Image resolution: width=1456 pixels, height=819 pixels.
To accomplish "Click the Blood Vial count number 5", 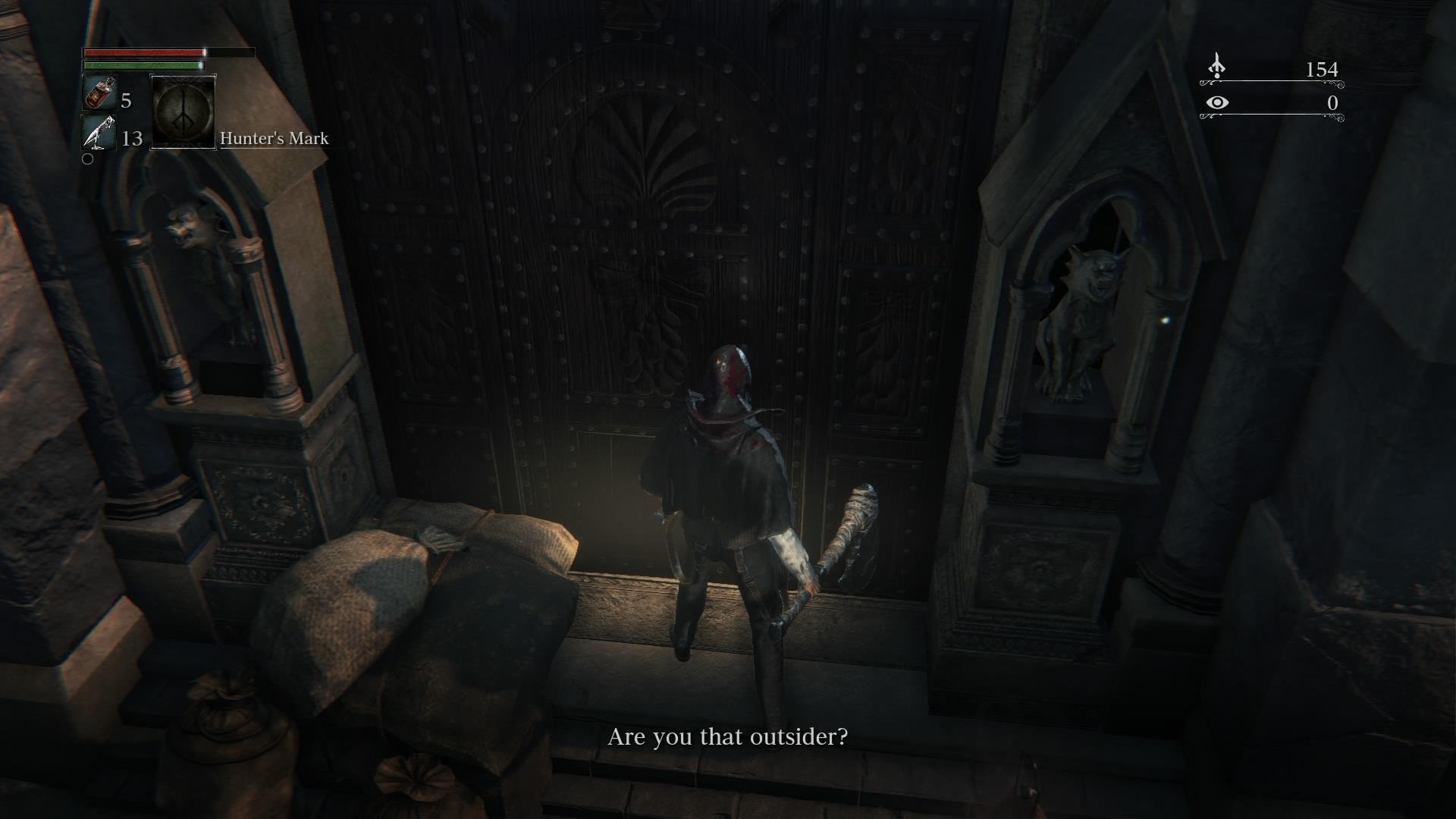I will click(x=126, y=99).
